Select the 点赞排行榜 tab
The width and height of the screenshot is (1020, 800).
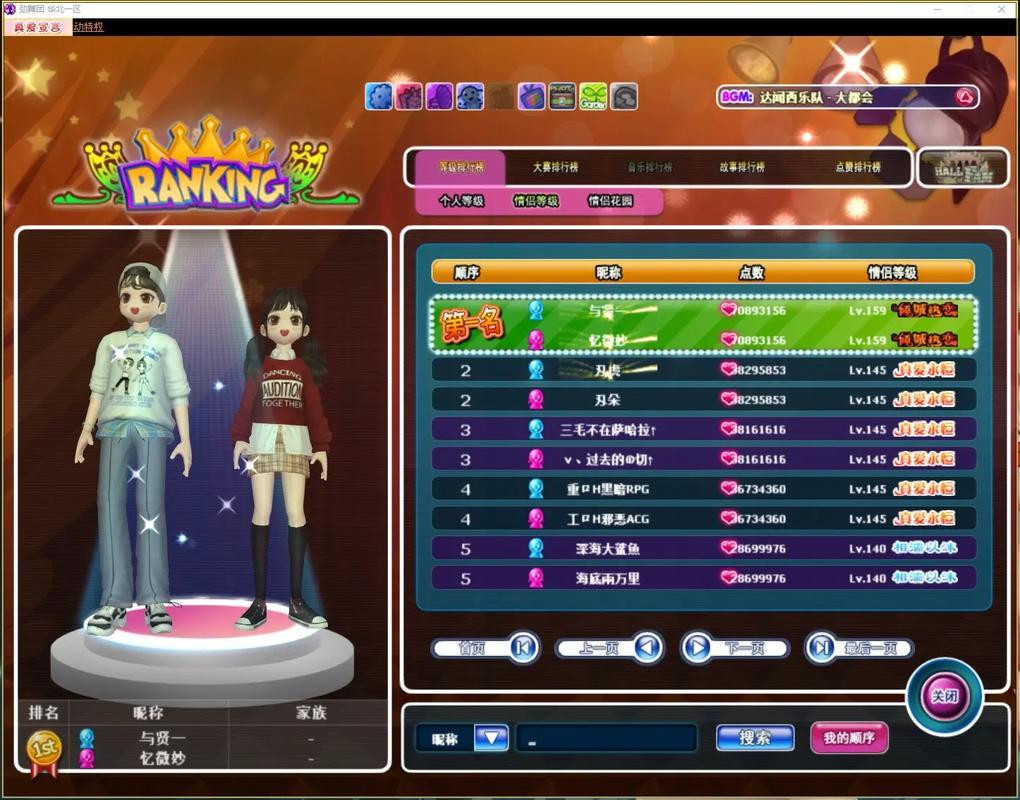click(x=858, y=167)
